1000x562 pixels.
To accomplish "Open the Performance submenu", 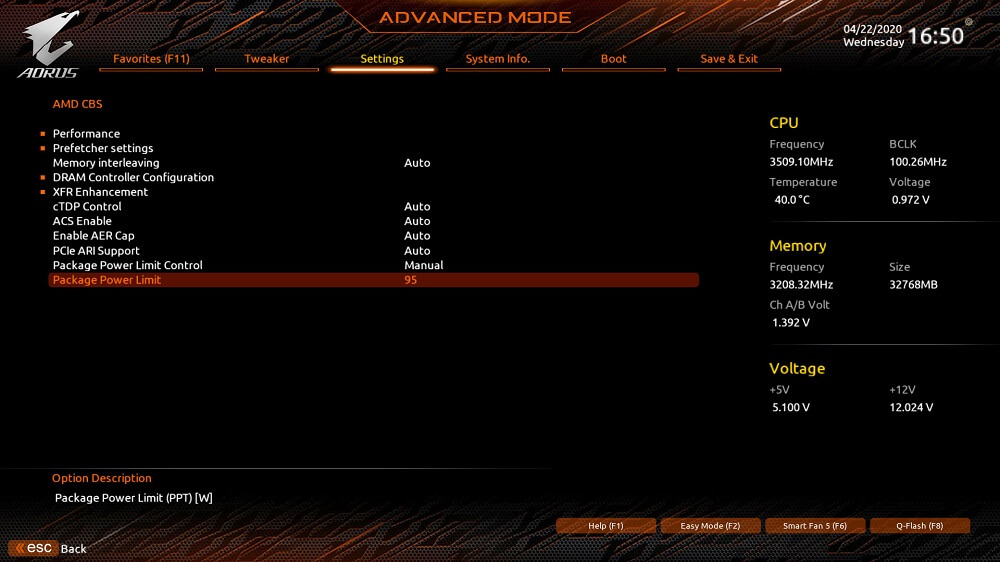I will click(86, 134).
